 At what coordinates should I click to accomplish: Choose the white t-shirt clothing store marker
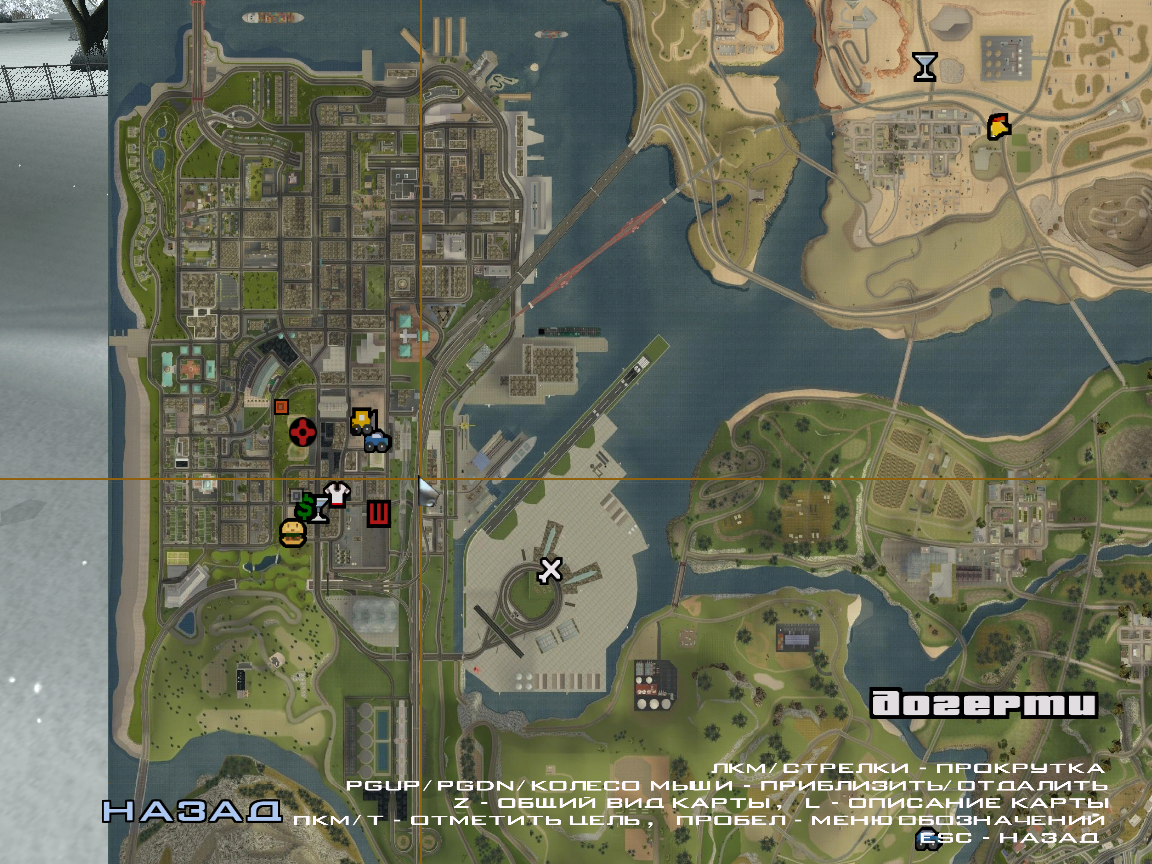(x=337, y=493)
